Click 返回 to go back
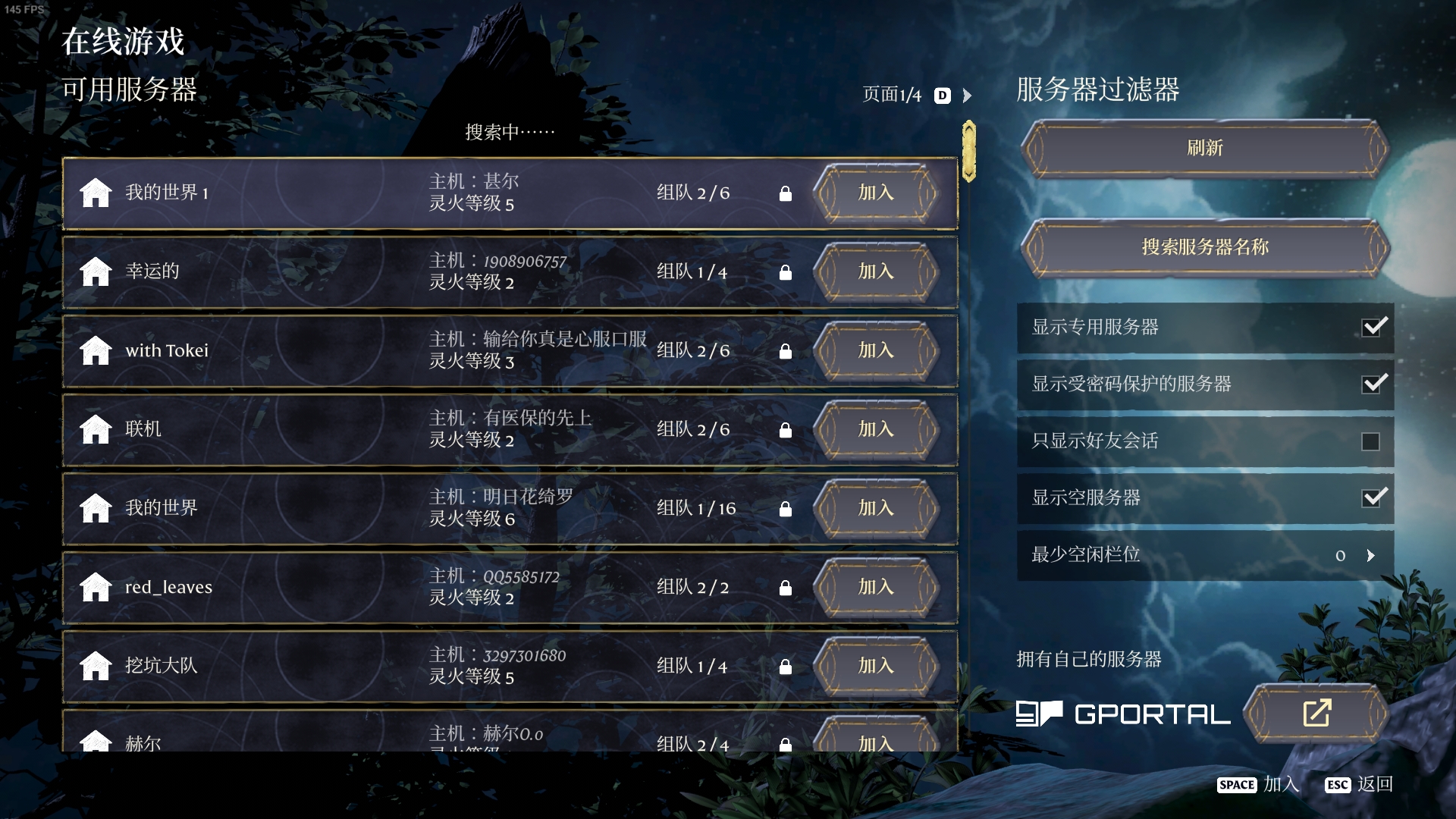The width and height of the screenshot is (1456, 819). tap(1374, 784)
